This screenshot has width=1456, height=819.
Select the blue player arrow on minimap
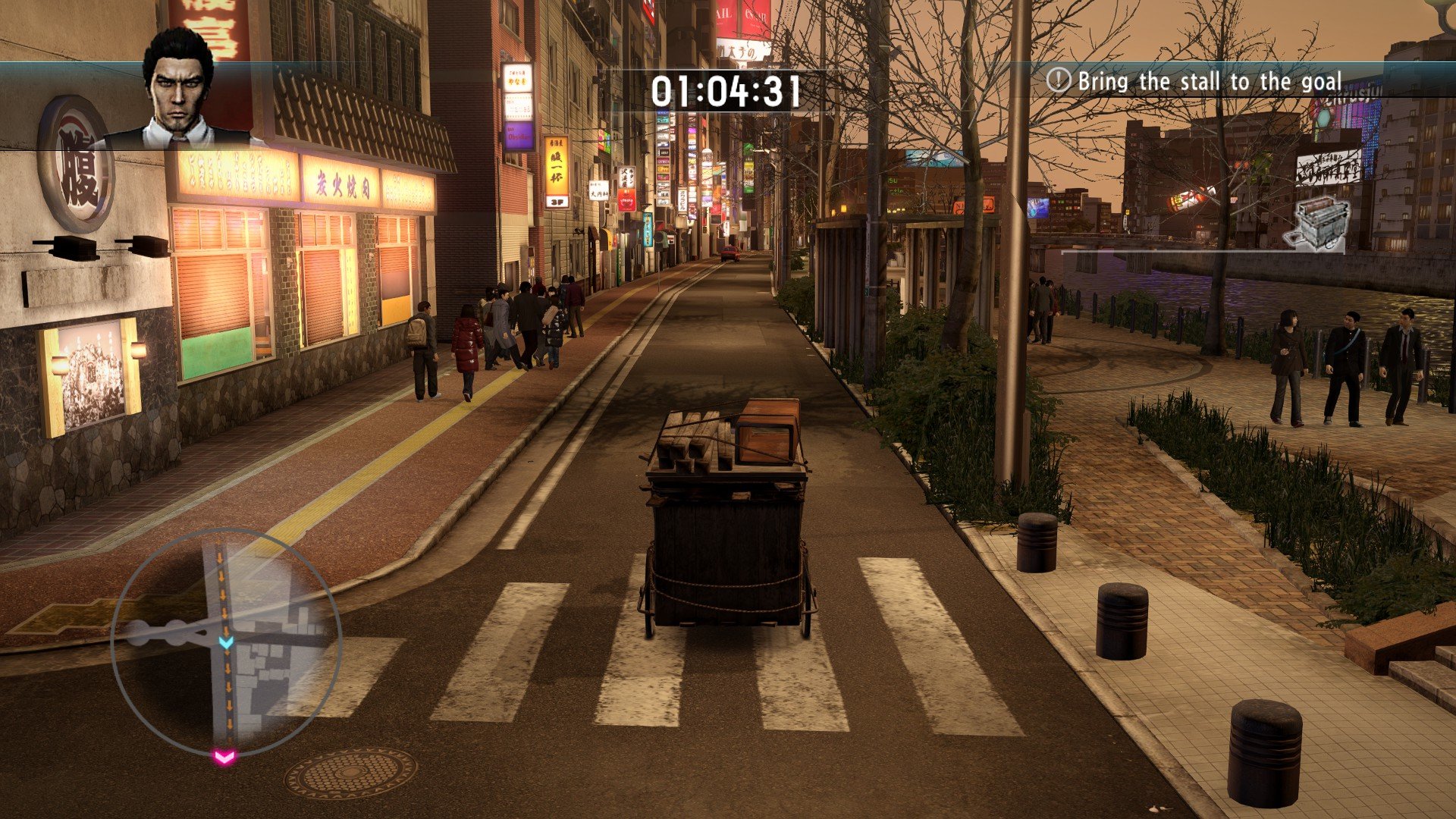226,642
